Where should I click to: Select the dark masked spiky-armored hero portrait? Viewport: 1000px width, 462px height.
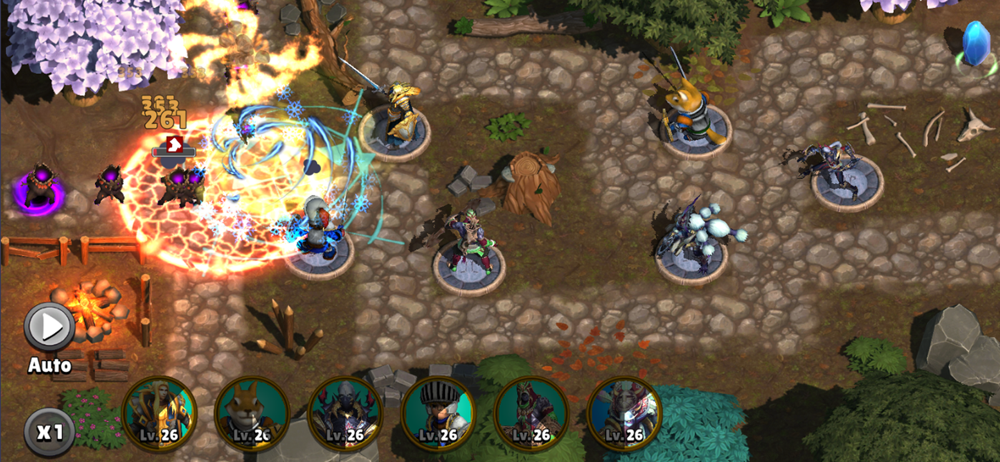345,412
